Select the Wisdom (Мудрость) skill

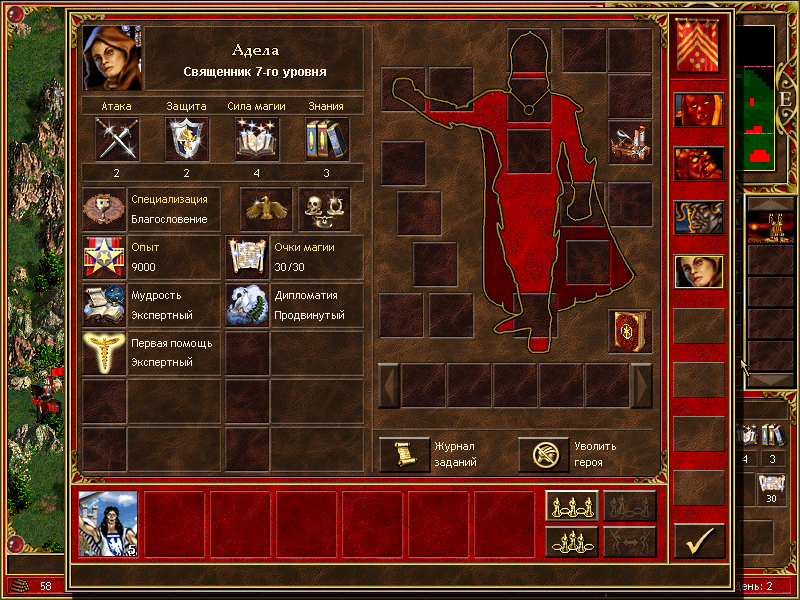[104, 305]
